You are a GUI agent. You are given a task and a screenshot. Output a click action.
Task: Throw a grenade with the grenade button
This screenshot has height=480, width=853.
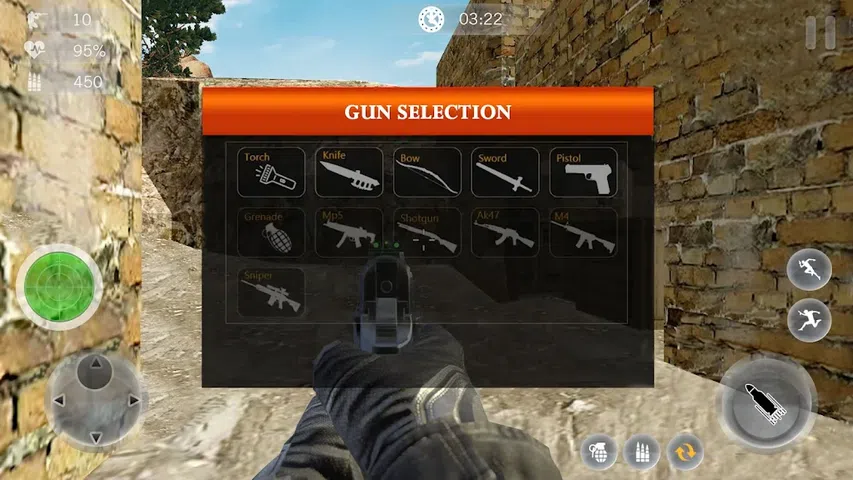(597, 452)
